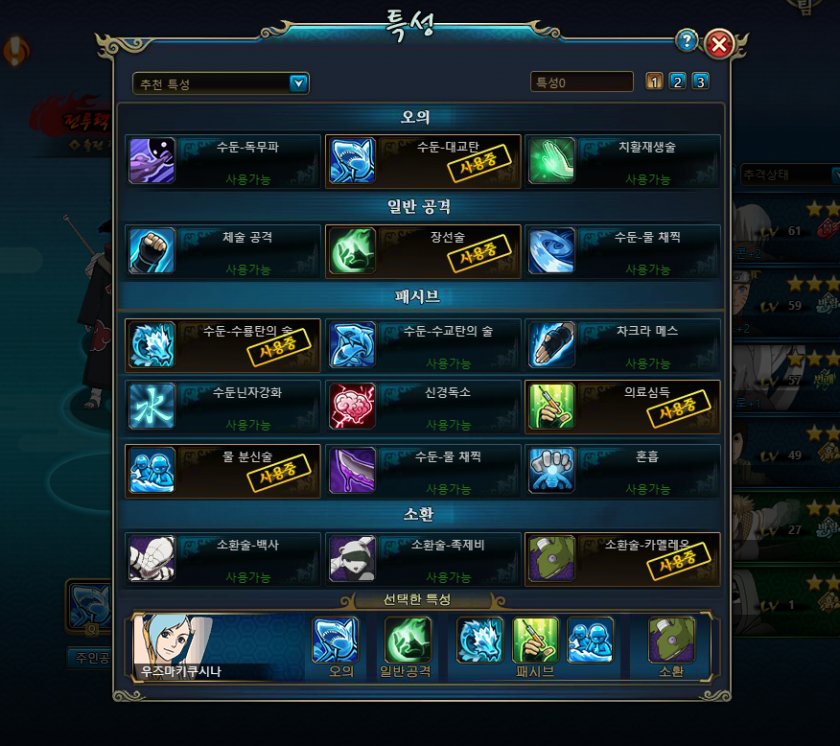Select the 수둔닌자강화 passive
The image size is (840, 746).
[223, 406]
